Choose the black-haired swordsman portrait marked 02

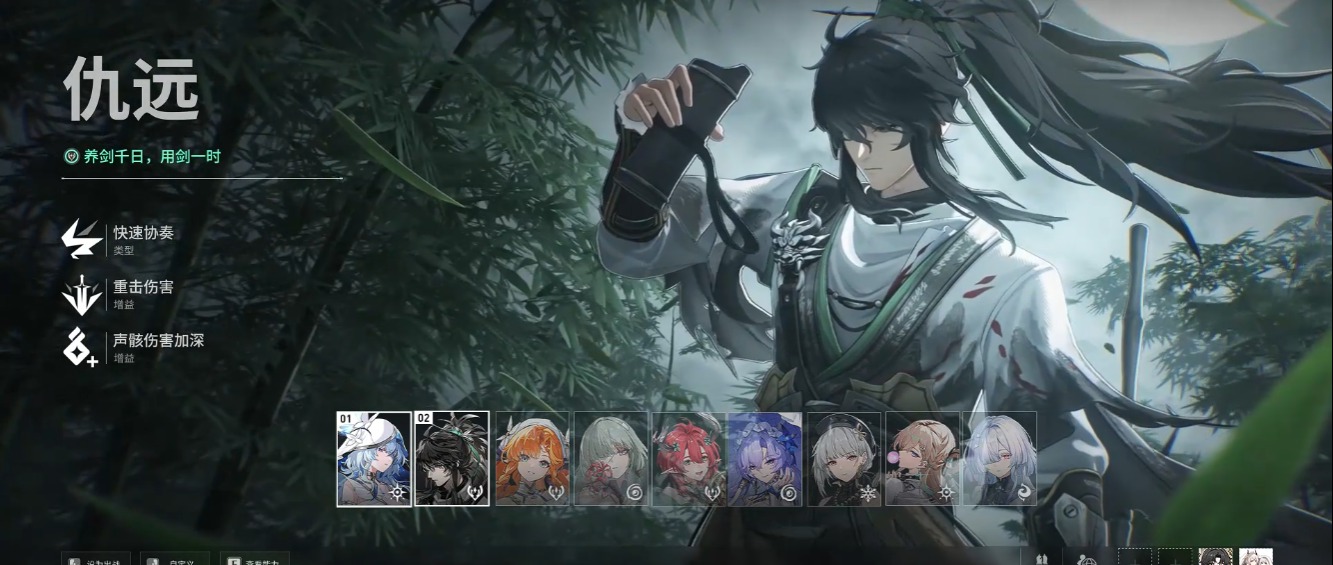(452, 459)
